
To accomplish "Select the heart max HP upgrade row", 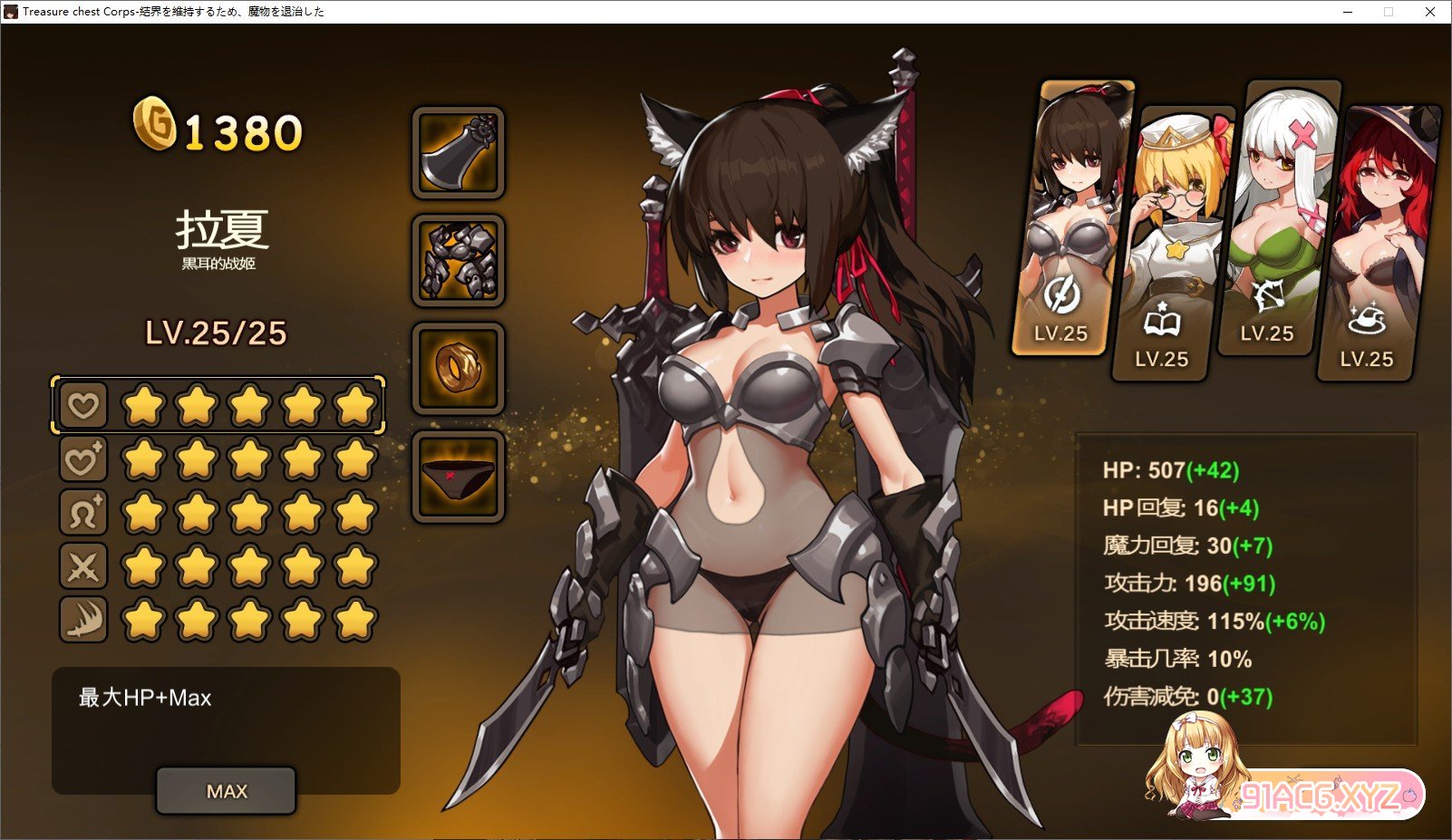I will 83,405.
